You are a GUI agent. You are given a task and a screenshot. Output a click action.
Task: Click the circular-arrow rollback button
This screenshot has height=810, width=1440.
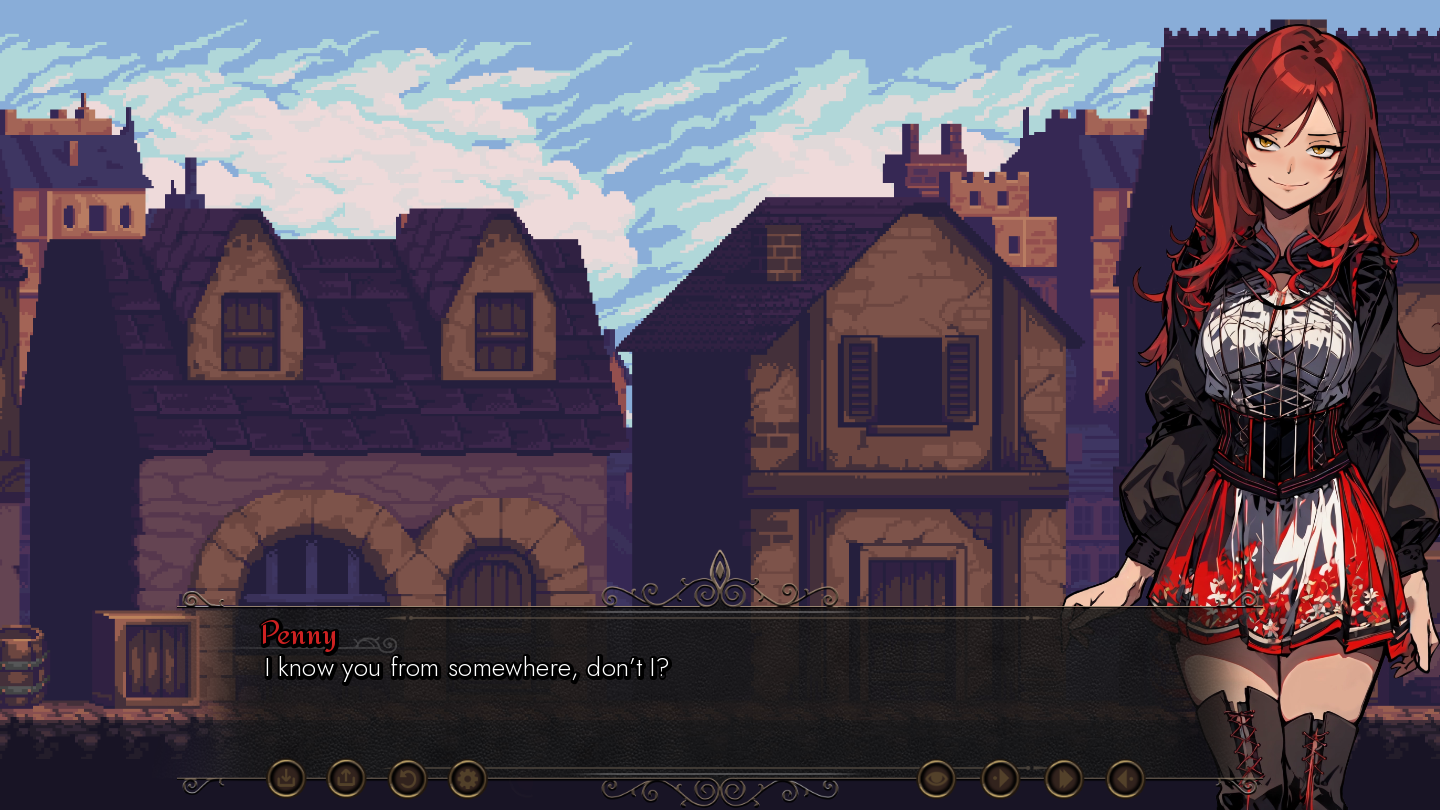pos(407,777)
